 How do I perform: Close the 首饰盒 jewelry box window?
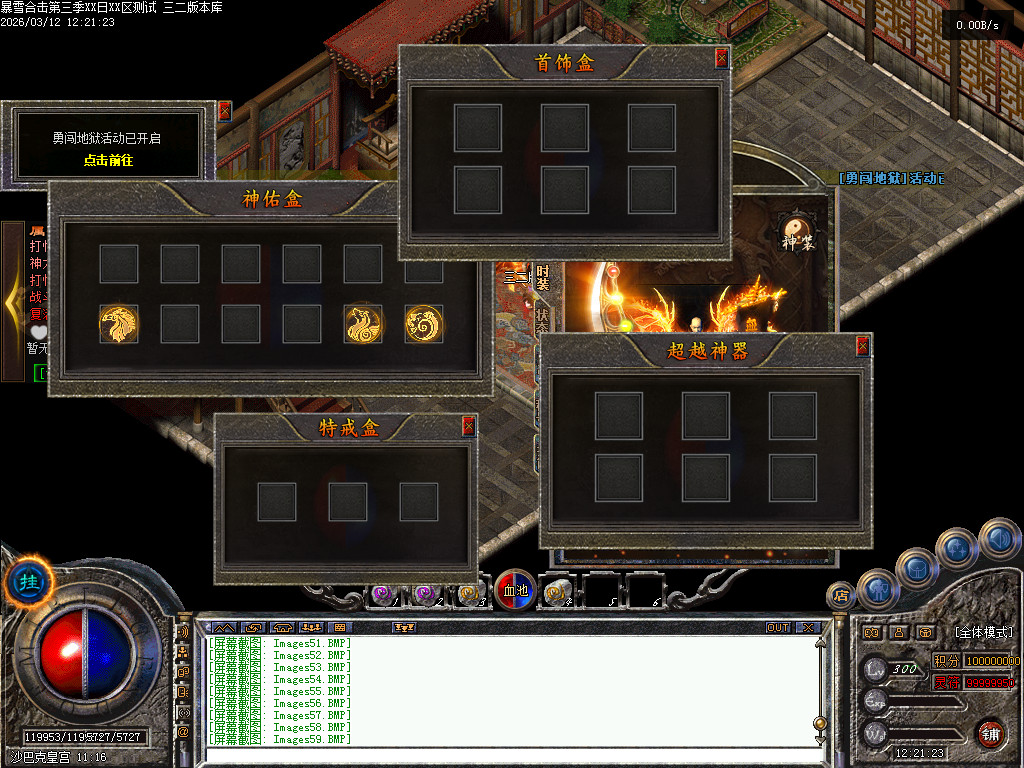pos(721,58)
